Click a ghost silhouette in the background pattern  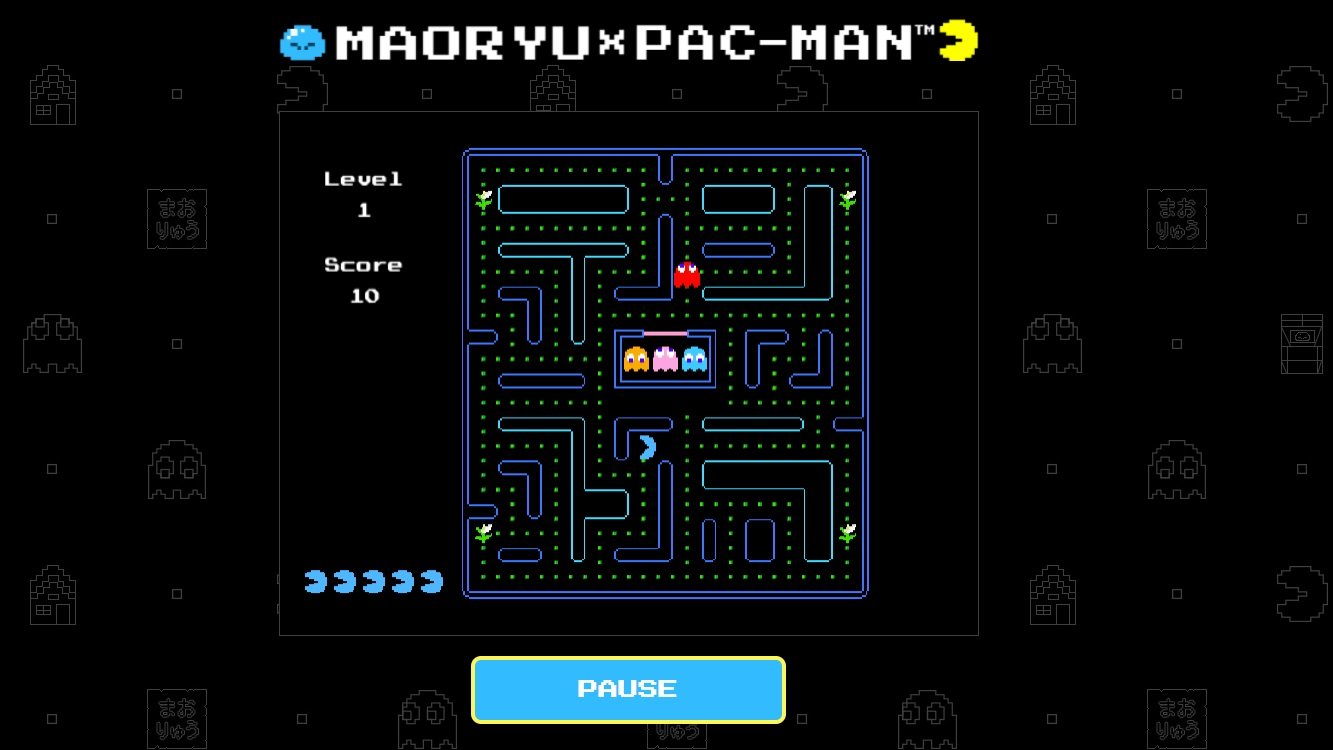coord(53,343)
